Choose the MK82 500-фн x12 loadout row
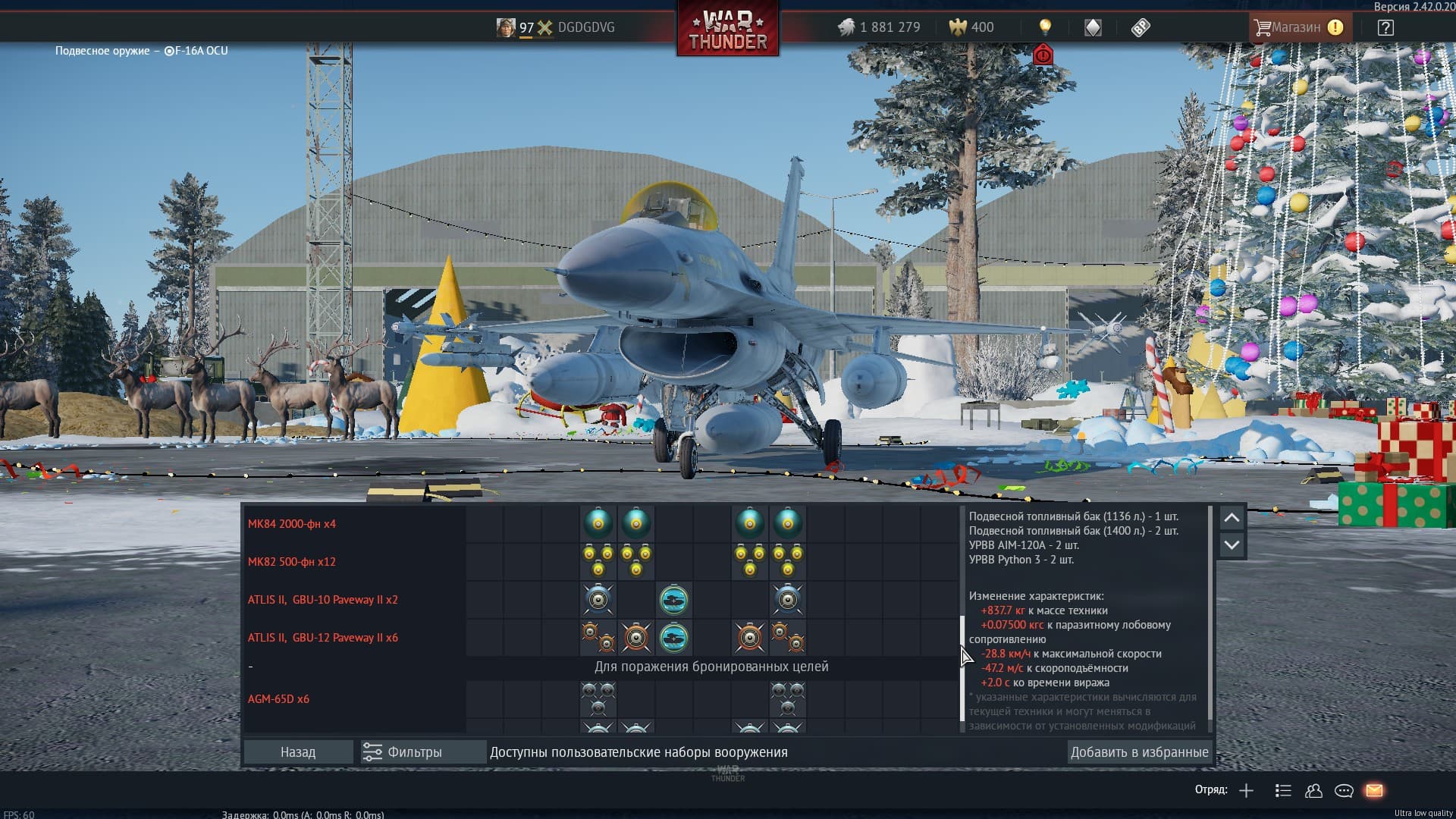This screenshot has width=1456, height=819. coord(292,562)
